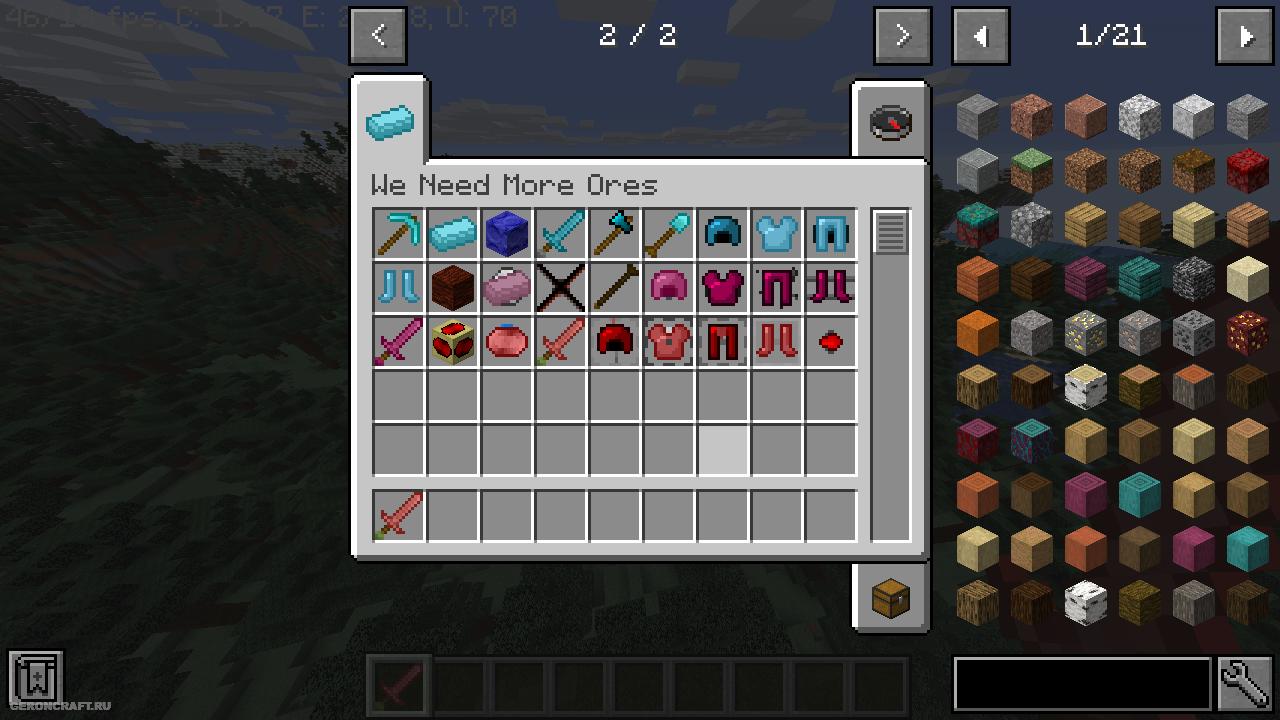
Task: Advance to the next item list page
Action: point(1245,36)
